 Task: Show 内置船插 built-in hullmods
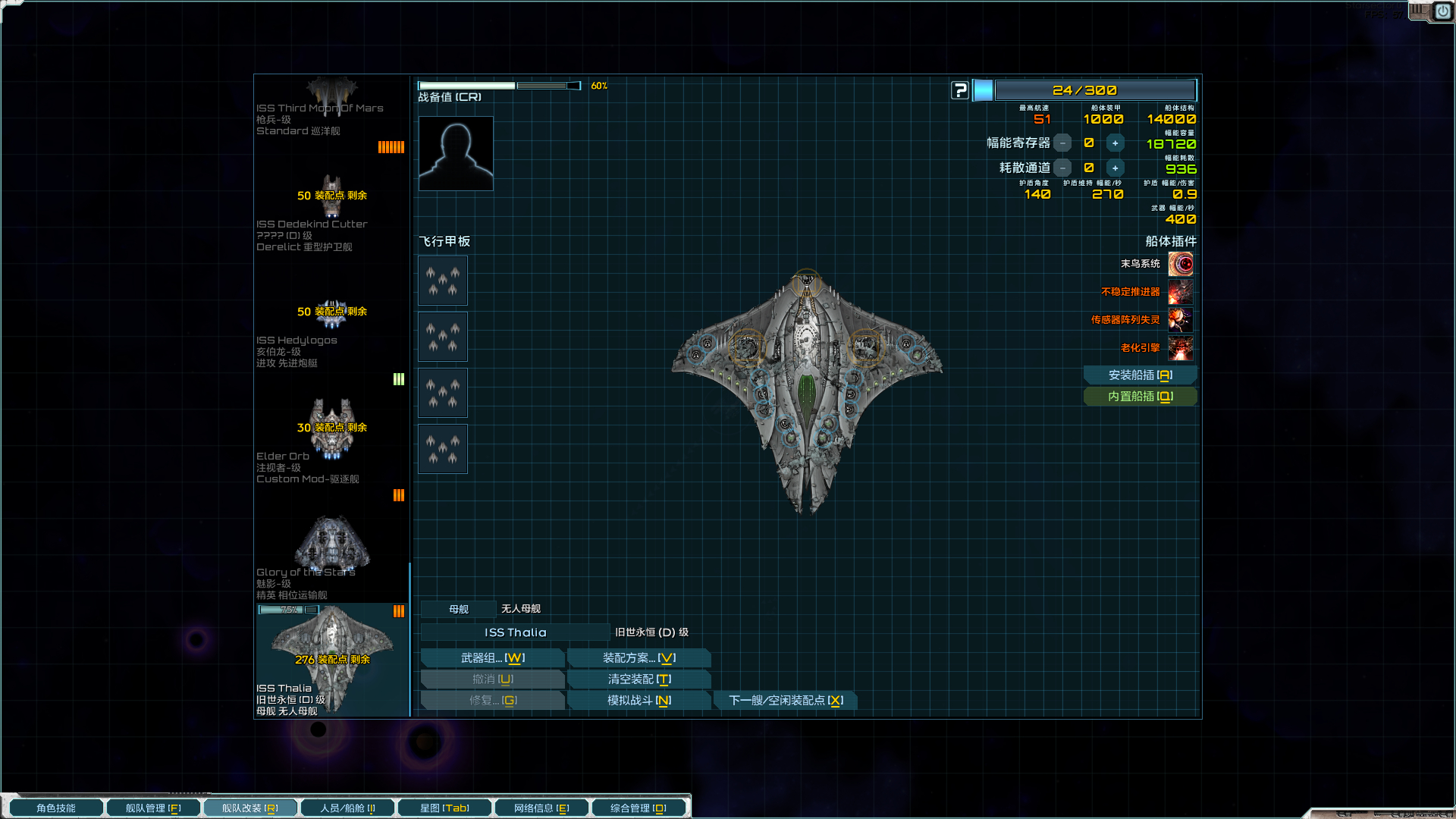(x=1140, y=397)
